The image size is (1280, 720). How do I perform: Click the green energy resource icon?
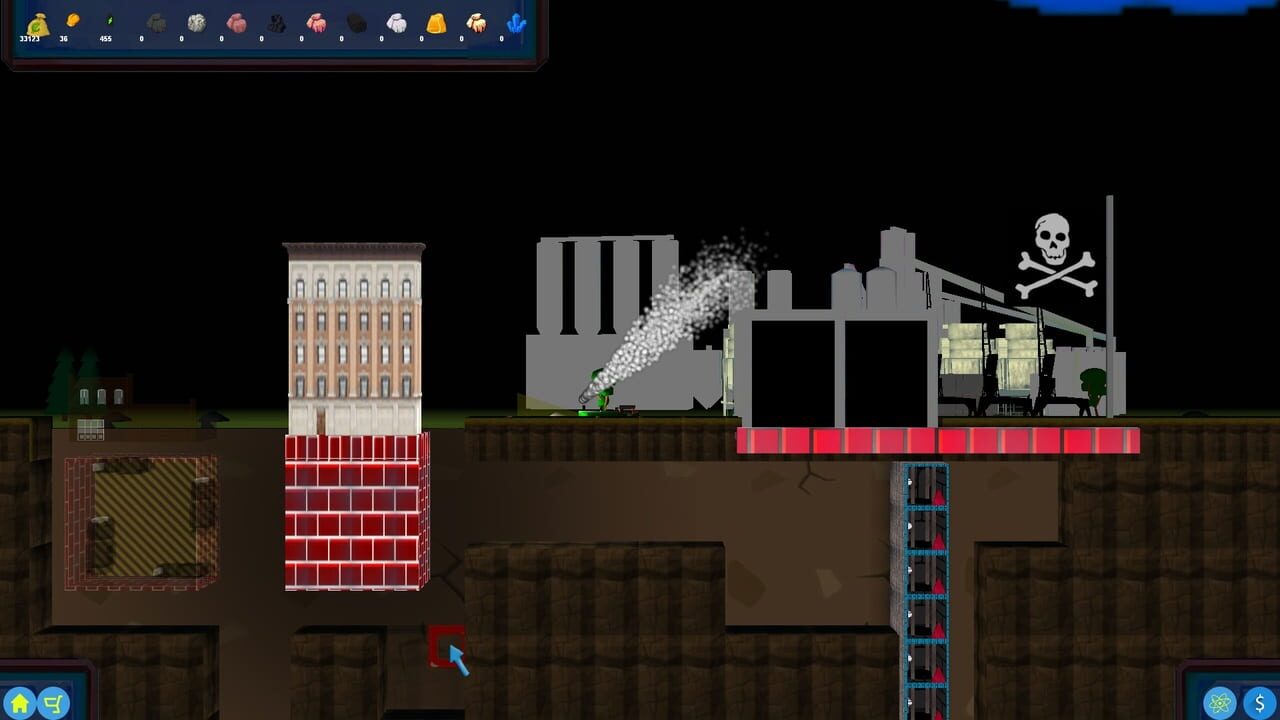(108, 21)
